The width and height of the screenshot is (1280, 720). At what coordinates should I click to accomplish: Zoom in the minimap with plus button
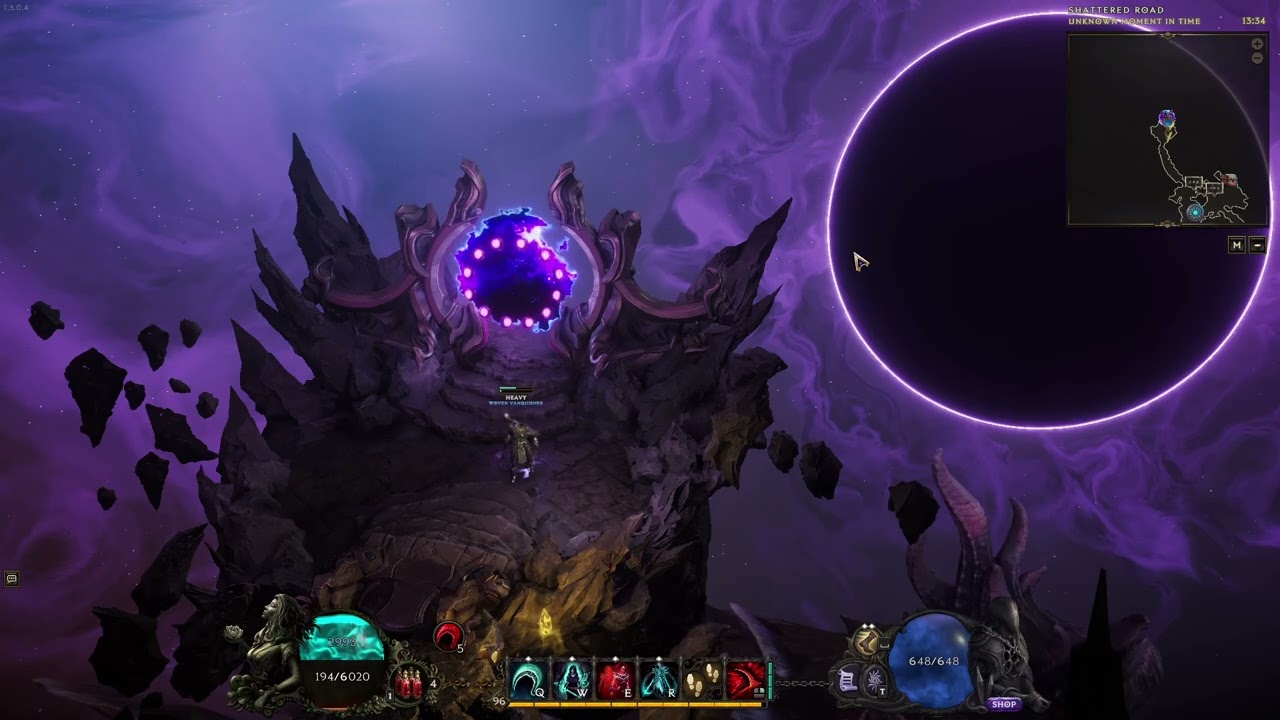[x=1257, y=44]
